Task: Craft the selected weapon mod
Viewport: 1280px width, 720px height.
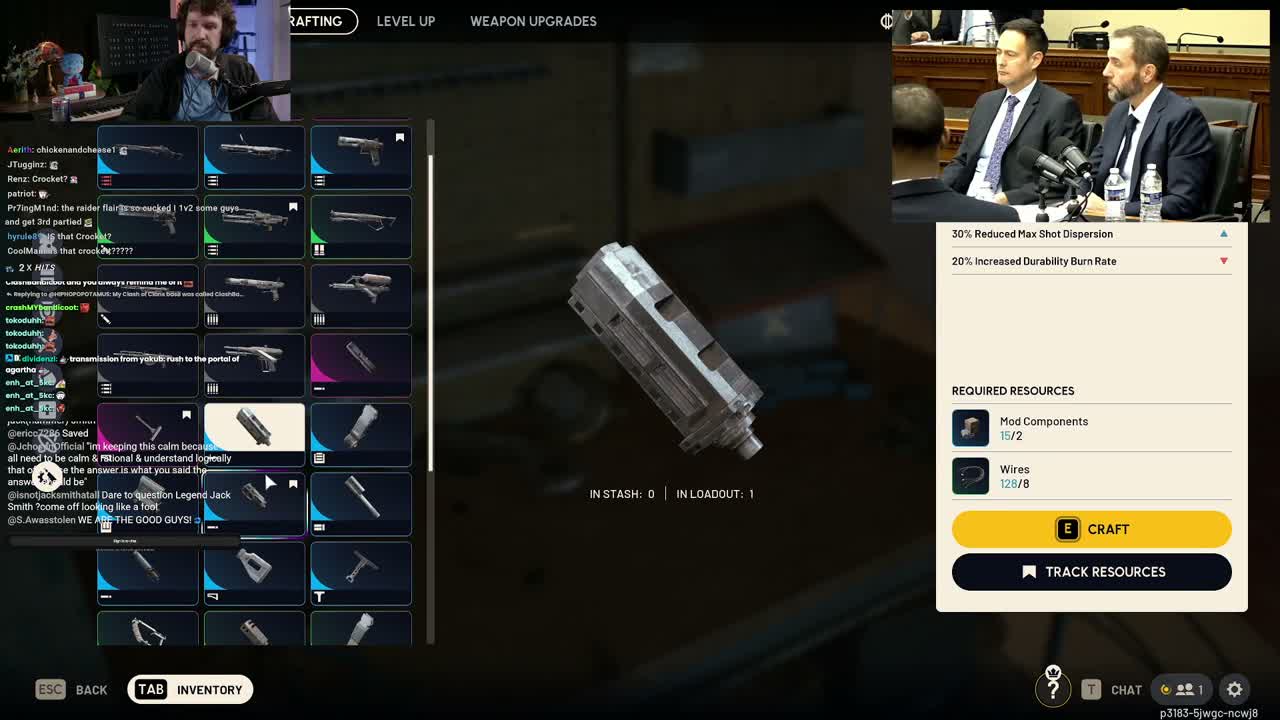Action: (x=1091, y=529)
